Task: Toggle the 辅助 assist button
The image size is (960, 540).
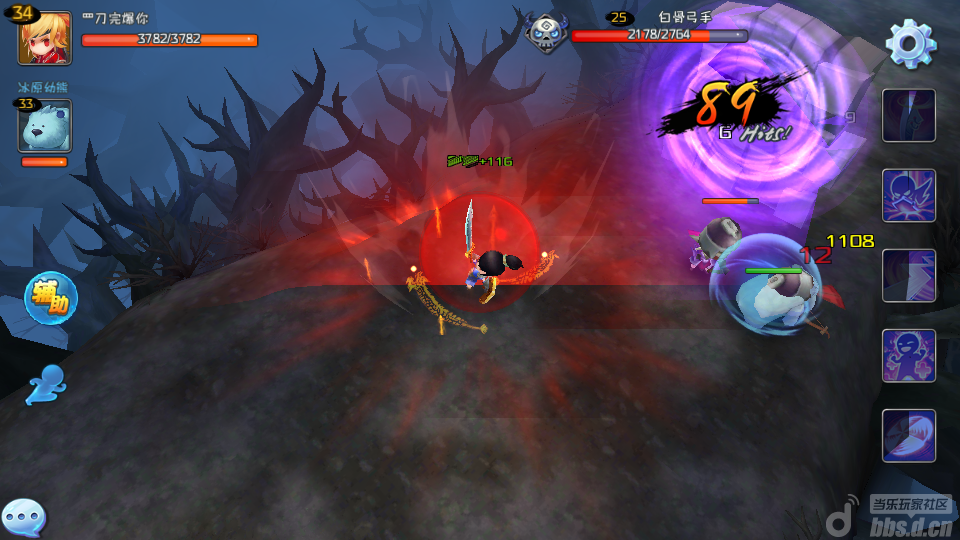Action: 50,299
